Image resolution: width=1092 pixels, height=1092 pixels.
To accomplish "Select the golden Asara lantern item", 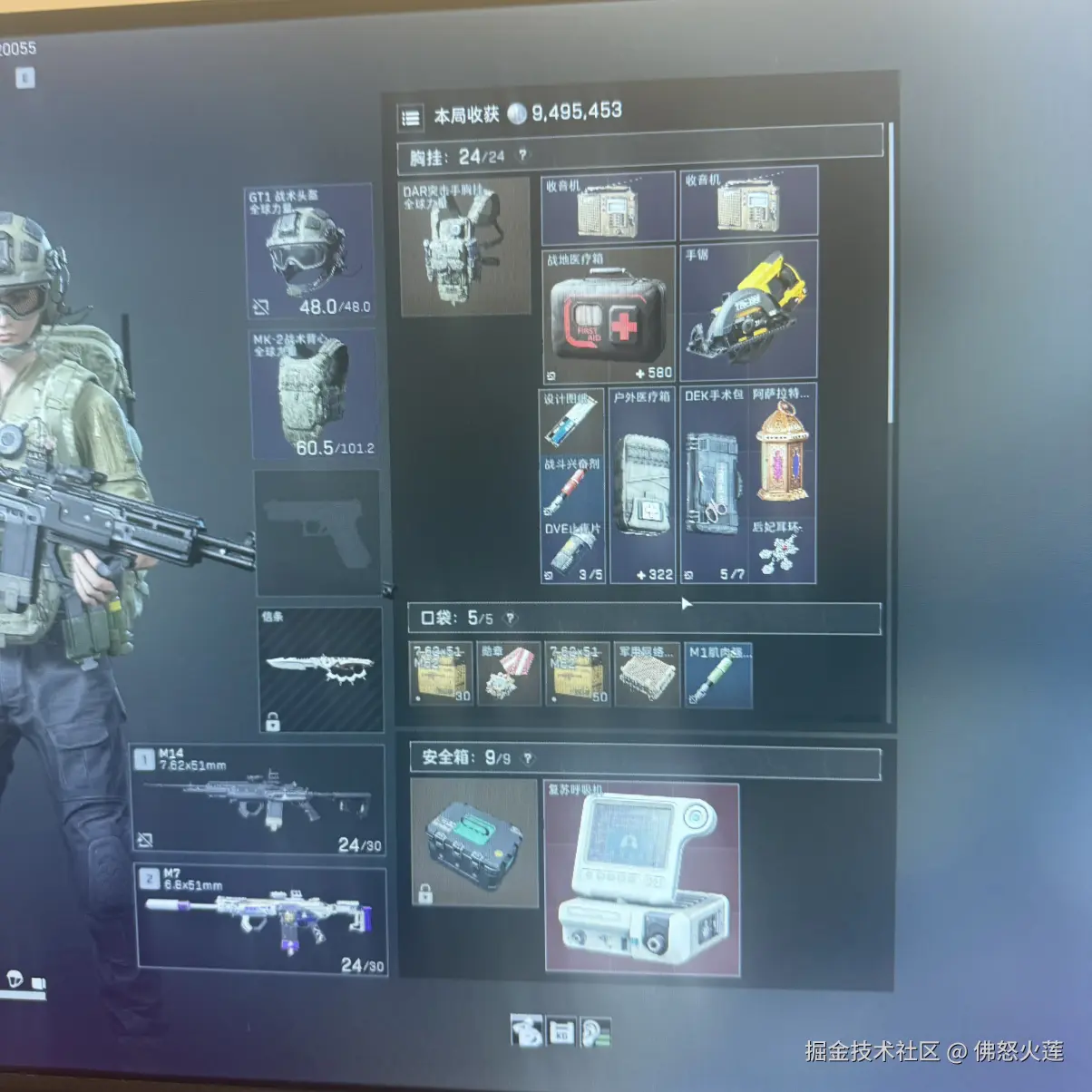I will 783,450.
